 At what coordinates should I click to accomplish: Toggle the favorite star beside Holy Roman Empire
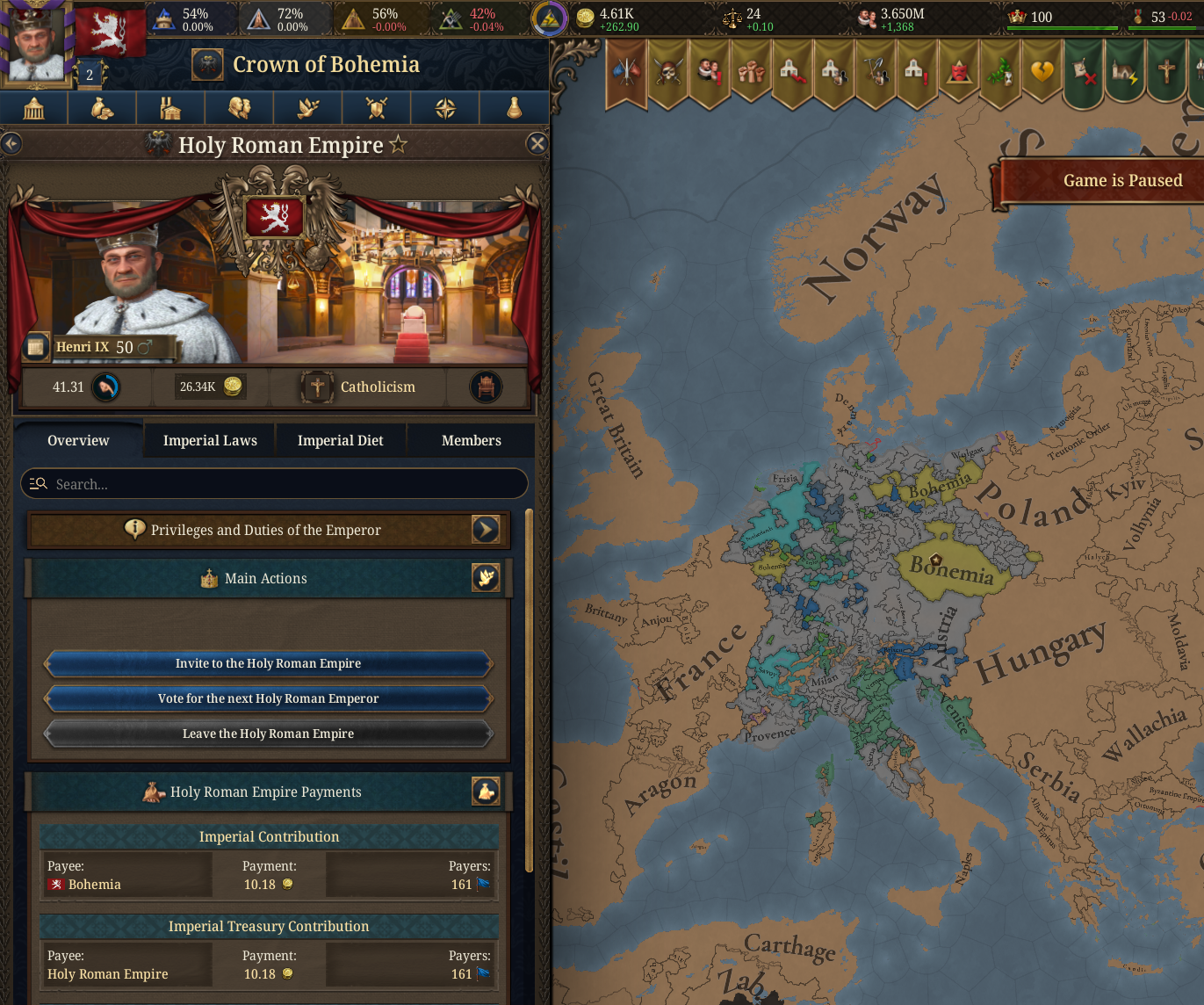[x=399, y=144]
